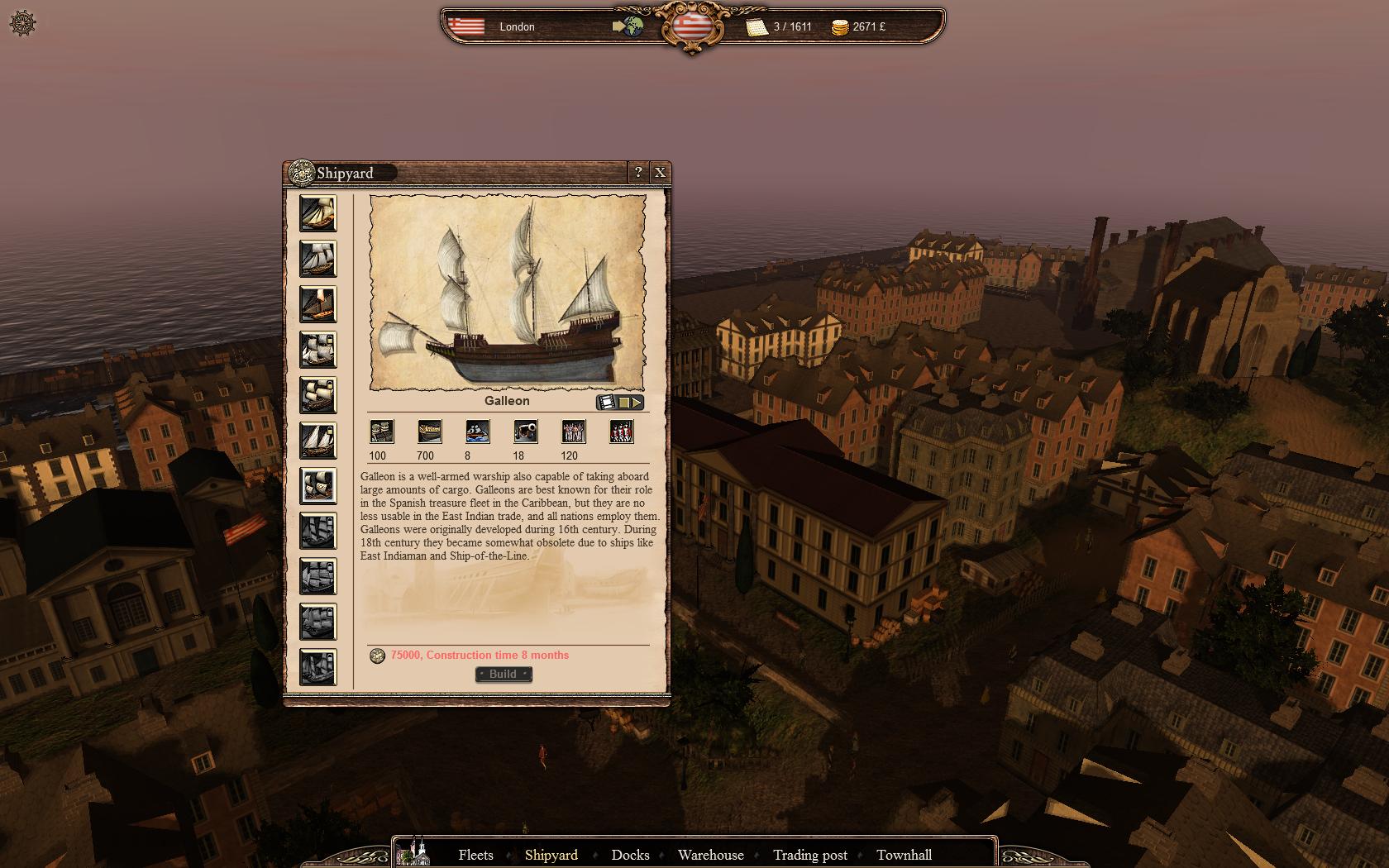Image resolution: width=1389 pixels, height=868 pixels.
Task: Select the Shipyard entry in bottom bar
Action: coord(551,855)
